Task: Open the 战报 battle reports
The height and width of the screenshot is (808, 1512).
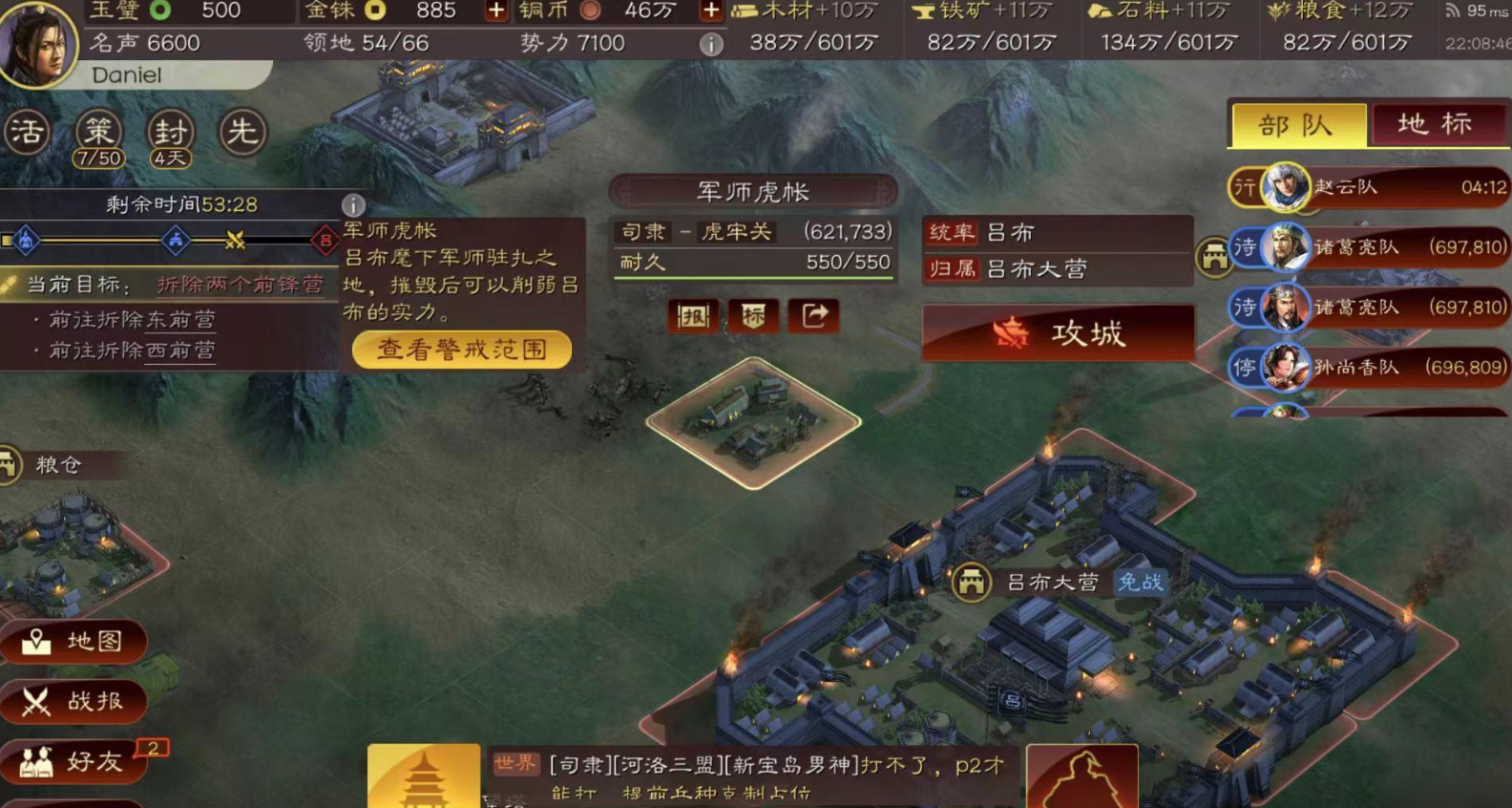Action: pyautogui.click(x=74, y=702)
